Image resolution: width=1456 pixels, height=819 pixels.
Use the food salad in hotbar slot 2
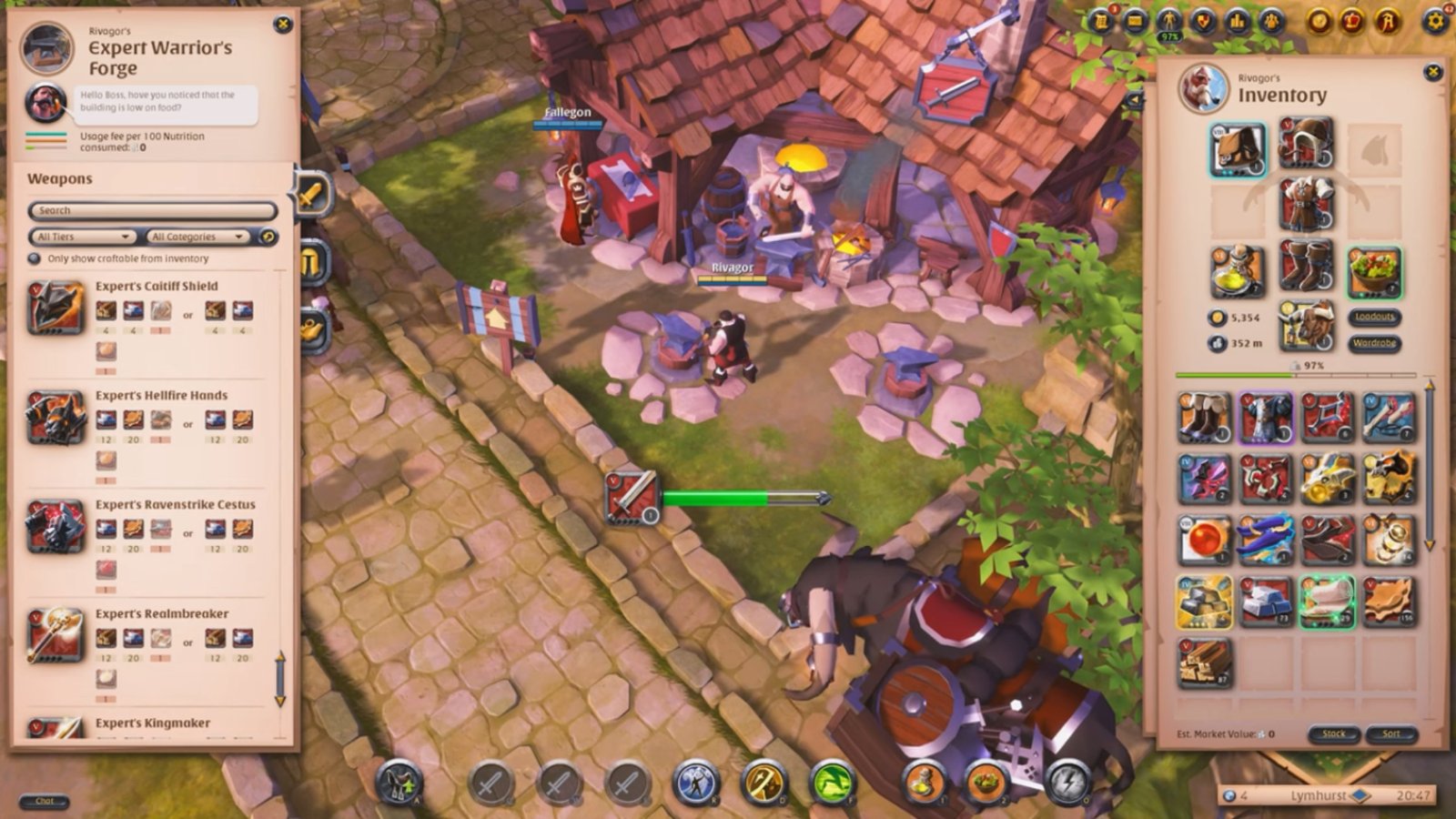pyautogui.click(x=987, y=780)
